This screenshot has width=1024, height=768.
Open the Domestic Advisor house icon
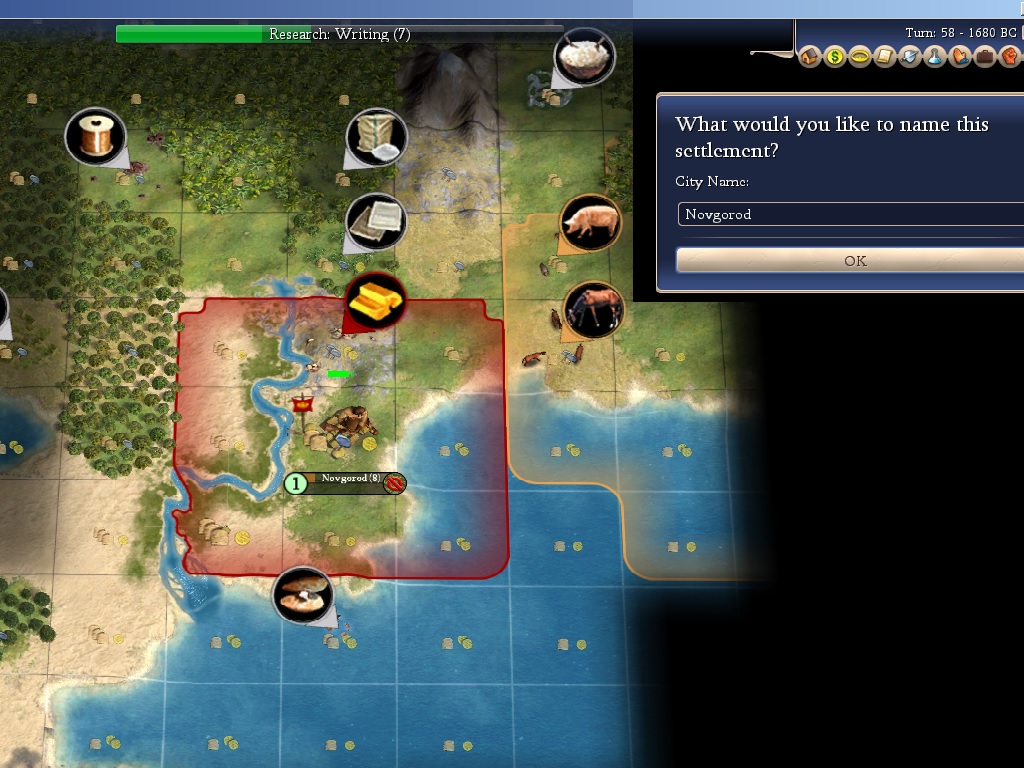click(x=810, y=57)
